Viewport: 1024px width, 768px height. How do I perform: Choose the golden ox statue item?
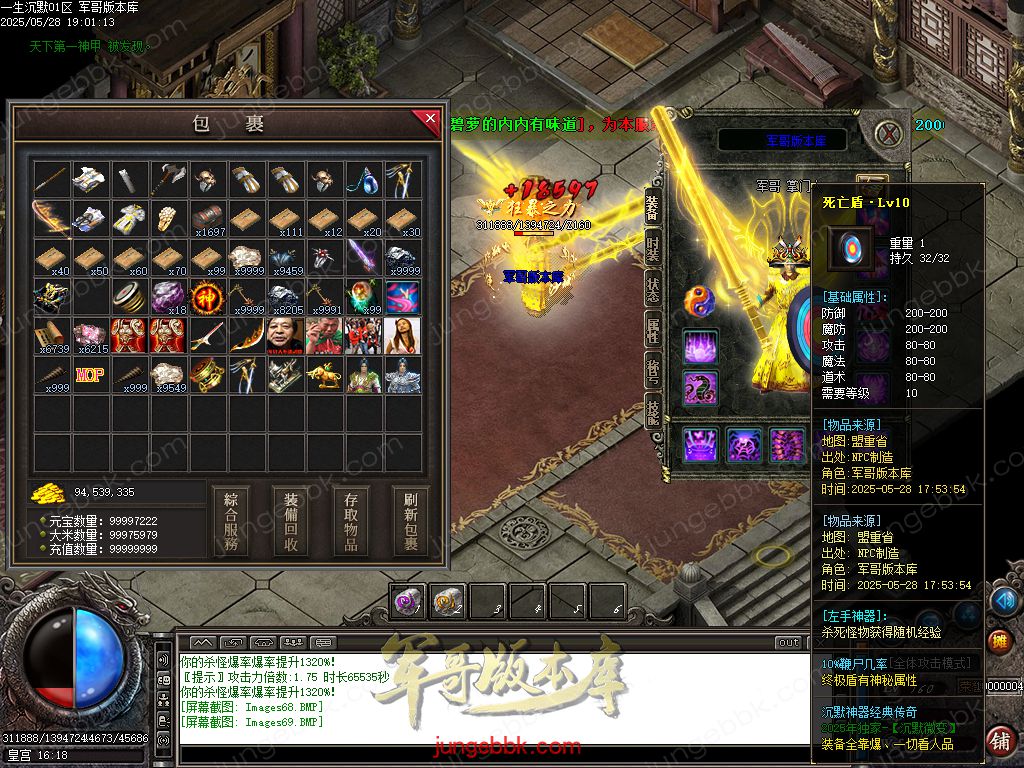click(x=325, y=376)
